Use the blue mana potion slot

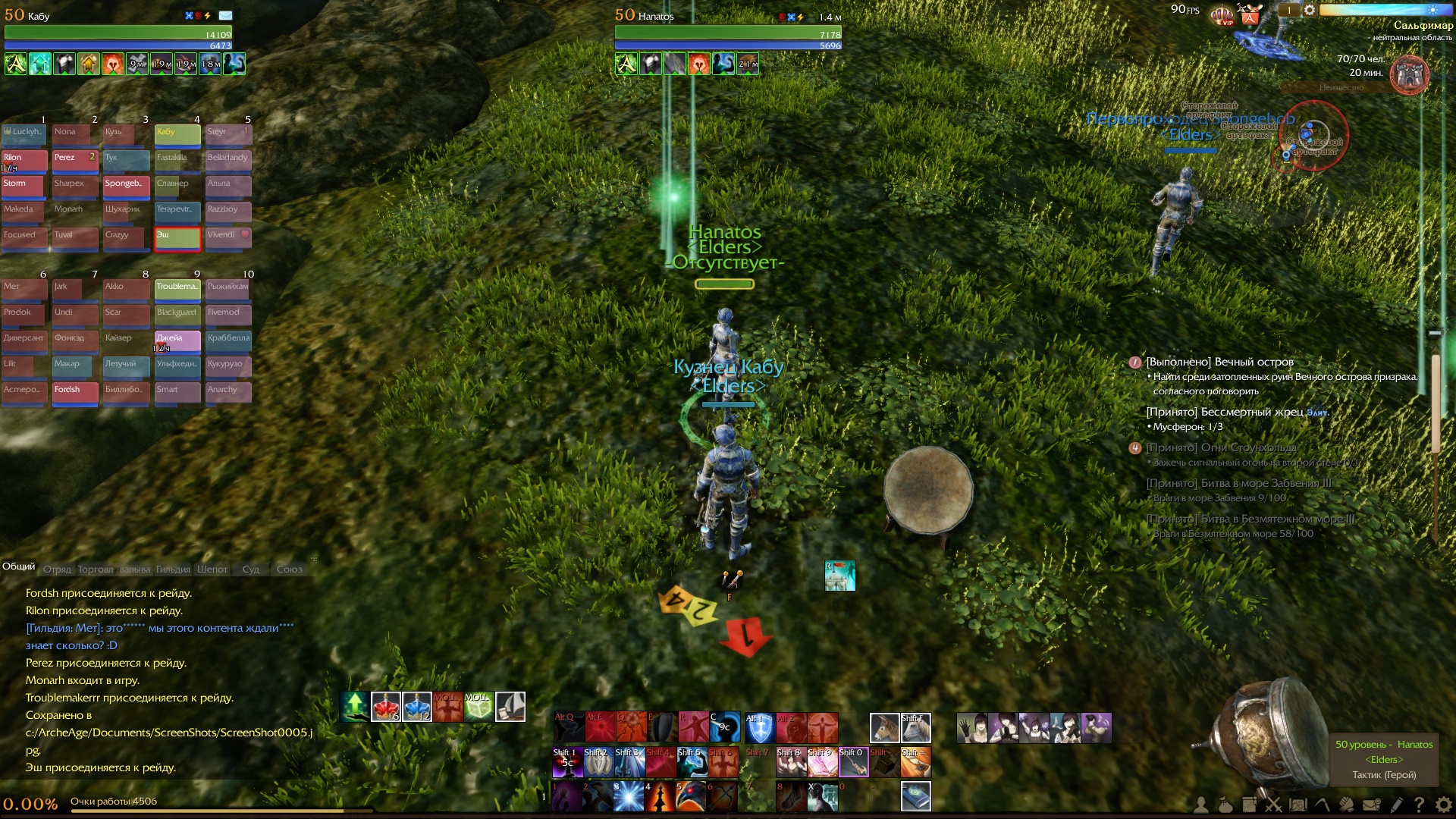click(417, 707)
